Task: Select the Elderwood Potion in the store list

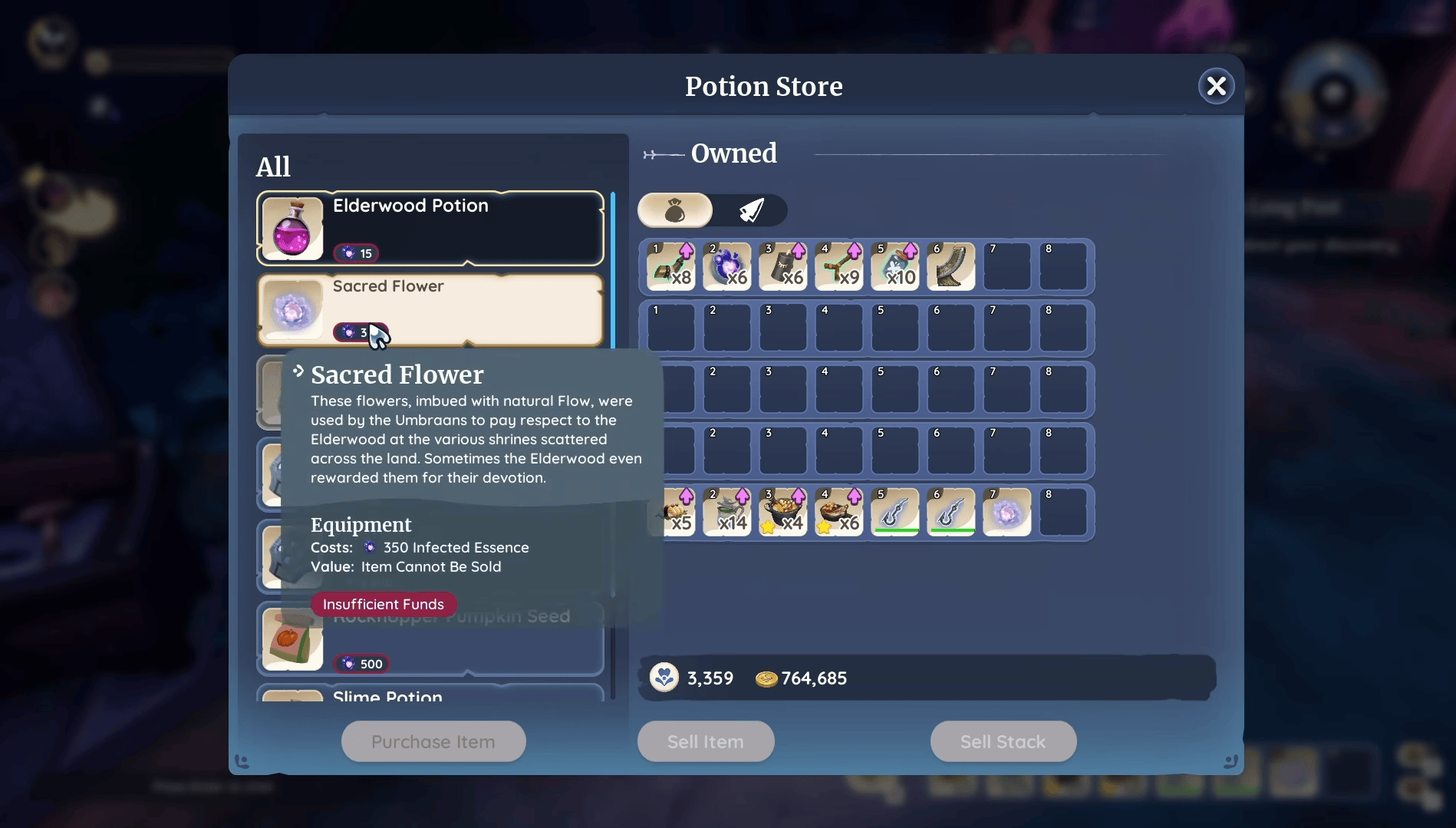Action: 430,228
